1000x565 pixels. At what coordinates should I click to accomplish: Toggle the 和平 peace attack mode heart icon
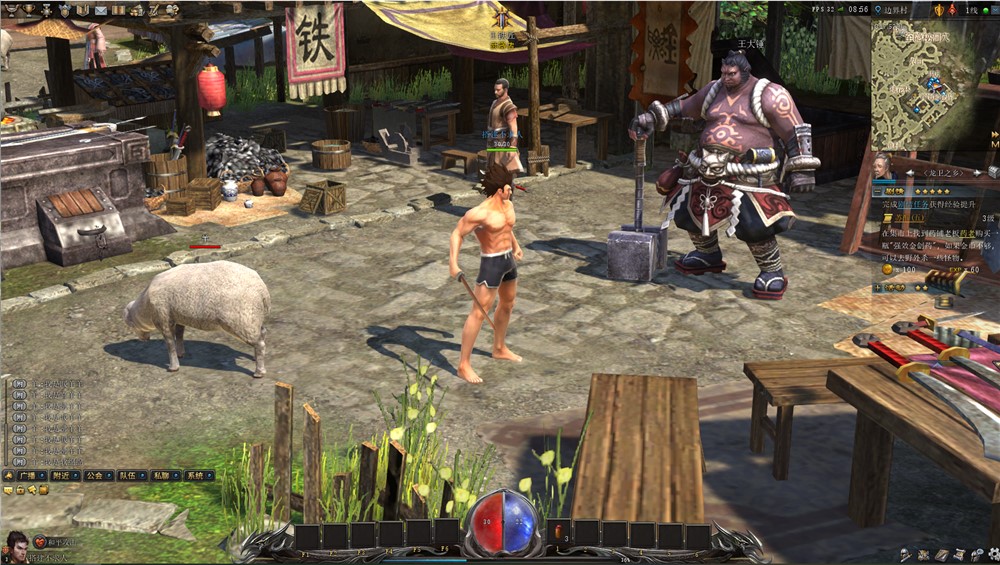[41, 541]
